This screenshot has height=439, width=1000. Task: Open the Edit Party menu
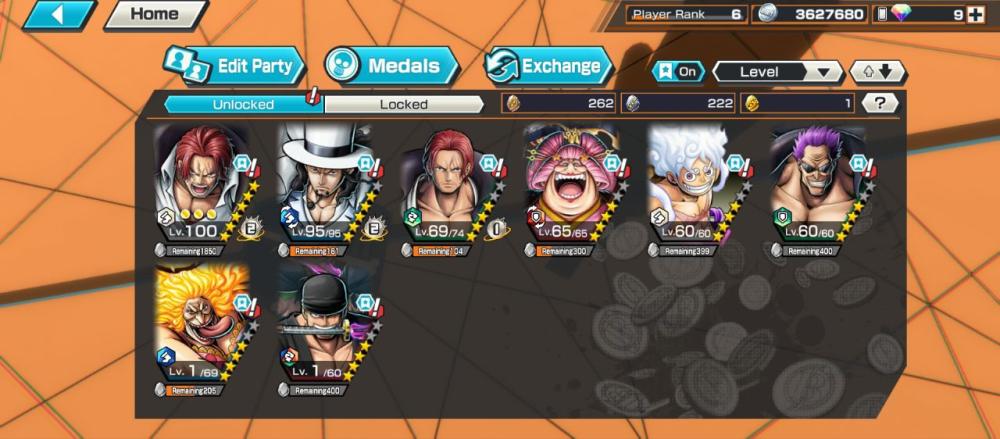pos(234,67)
